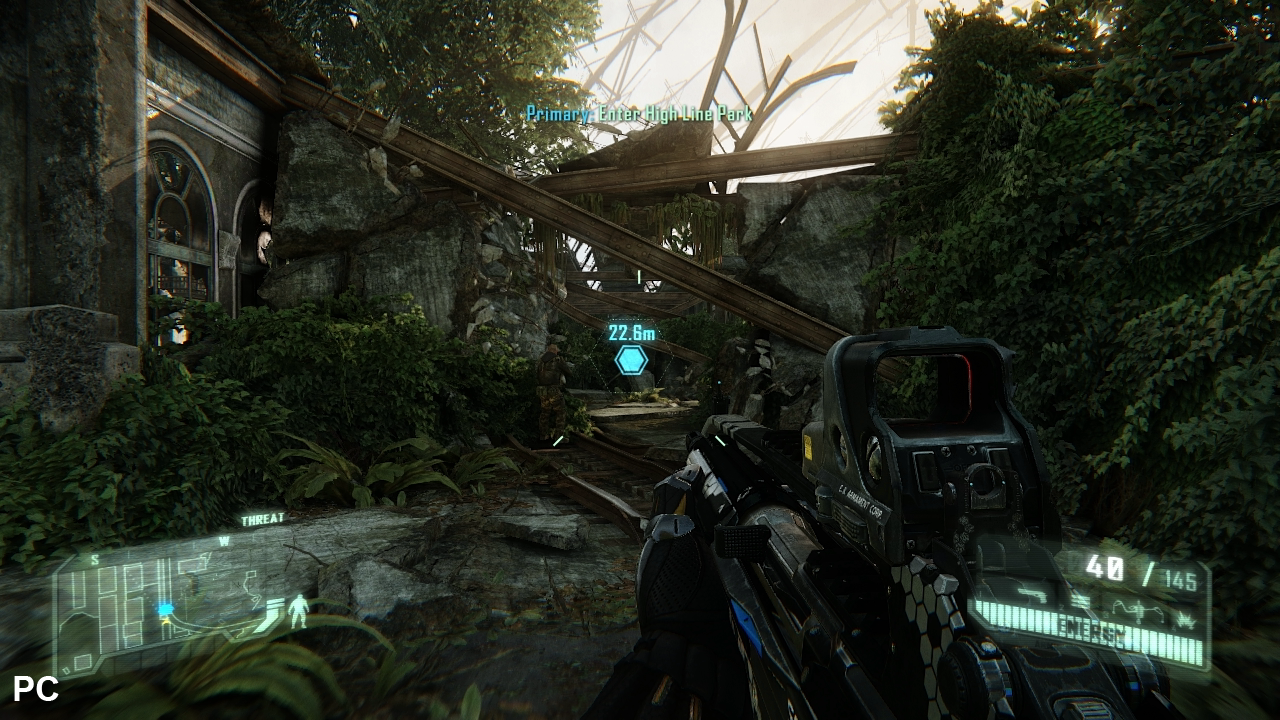
Task: Select the hexagon objective waypoint marker
Action: point(631,359)
